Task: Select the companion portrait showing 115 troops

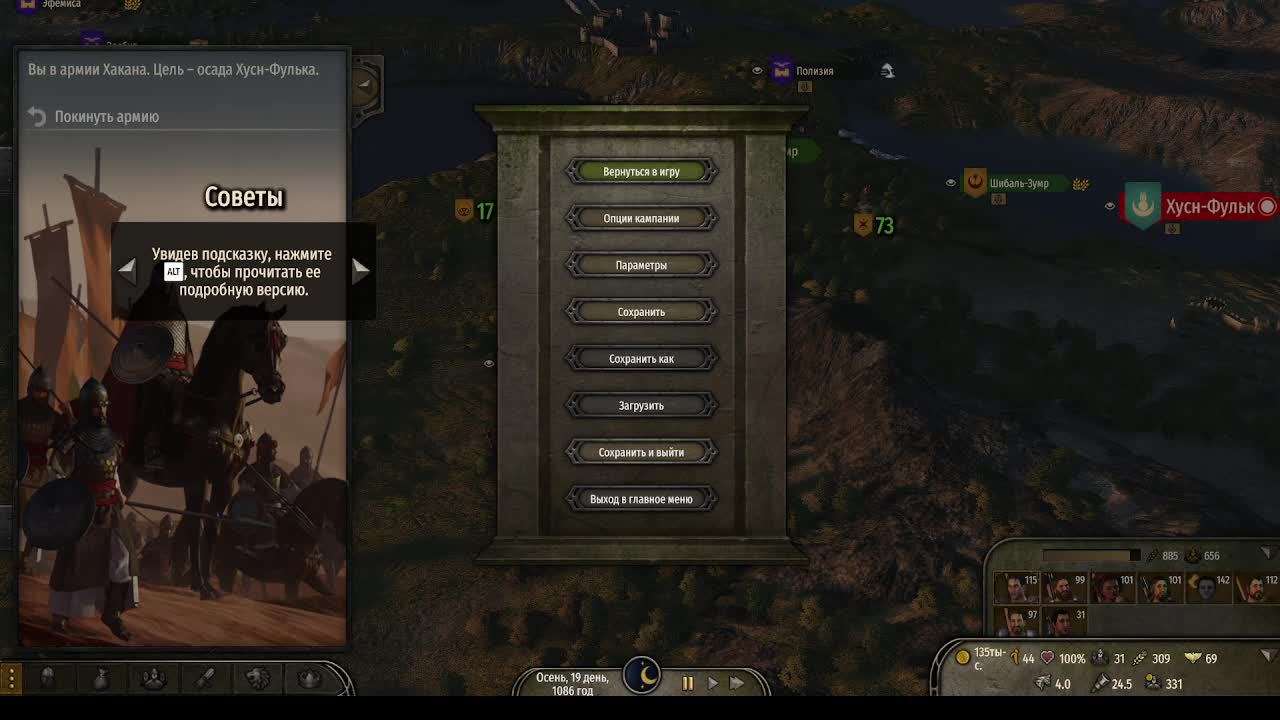Action: (x=1017, y=585)
